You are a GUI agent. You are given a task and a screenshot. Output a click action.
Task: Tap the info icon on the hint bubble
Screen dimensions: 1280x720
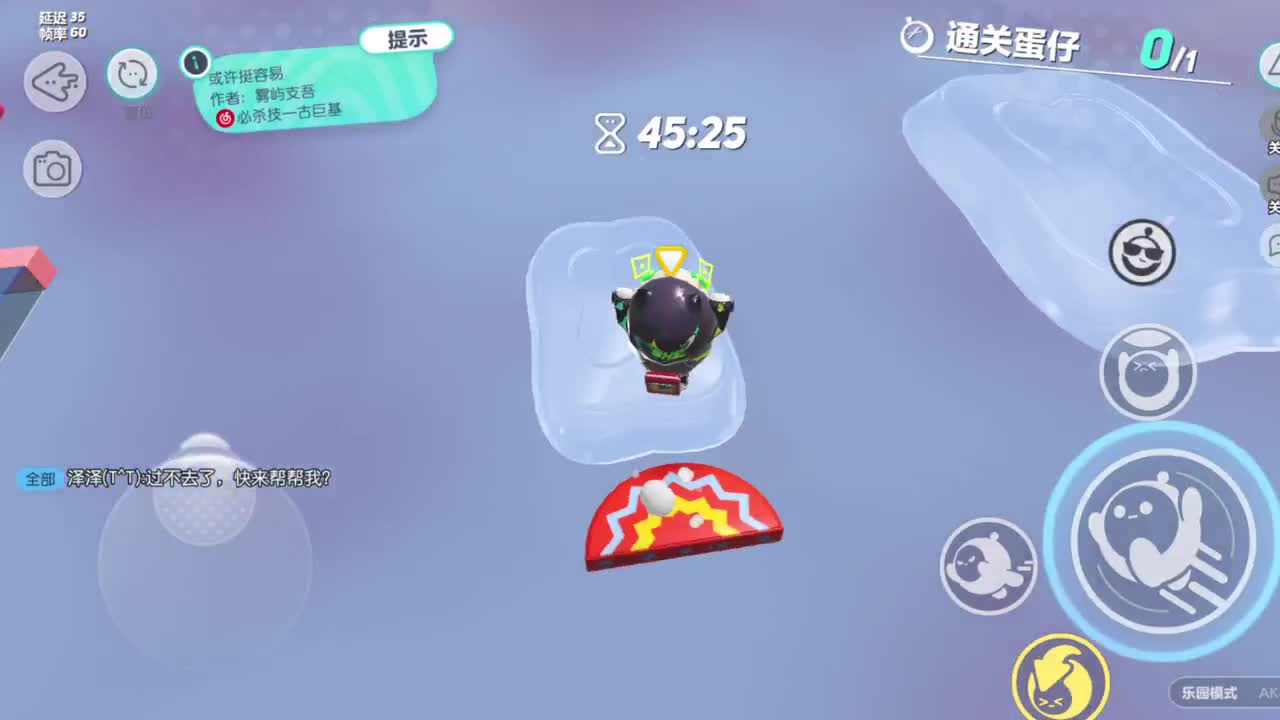[196, 63]
